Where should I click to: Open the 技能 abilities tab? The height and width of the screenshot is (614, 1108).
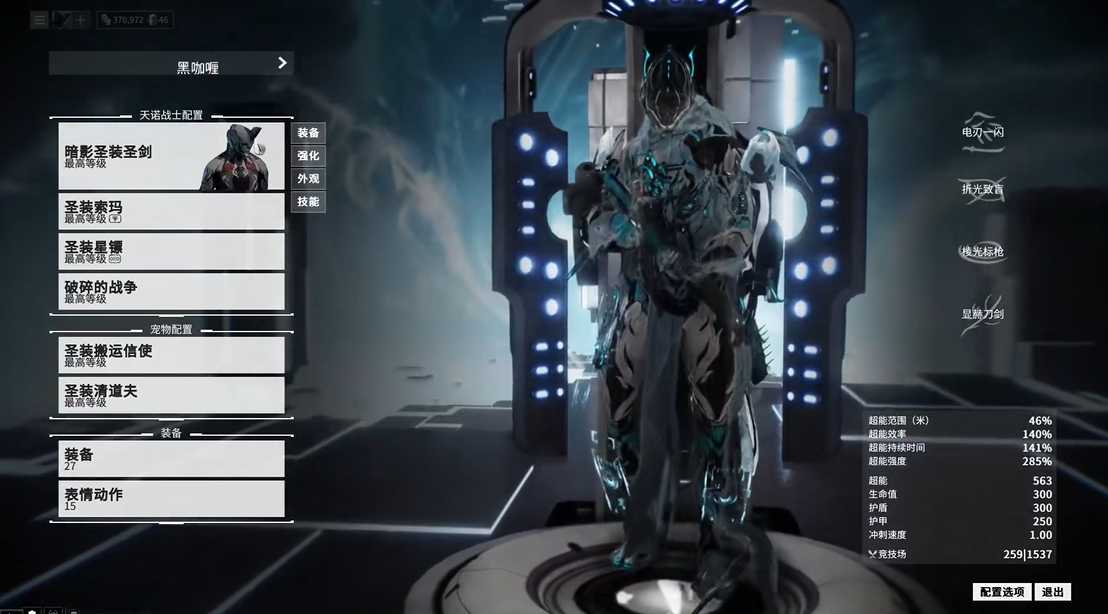tap(308, 202)
